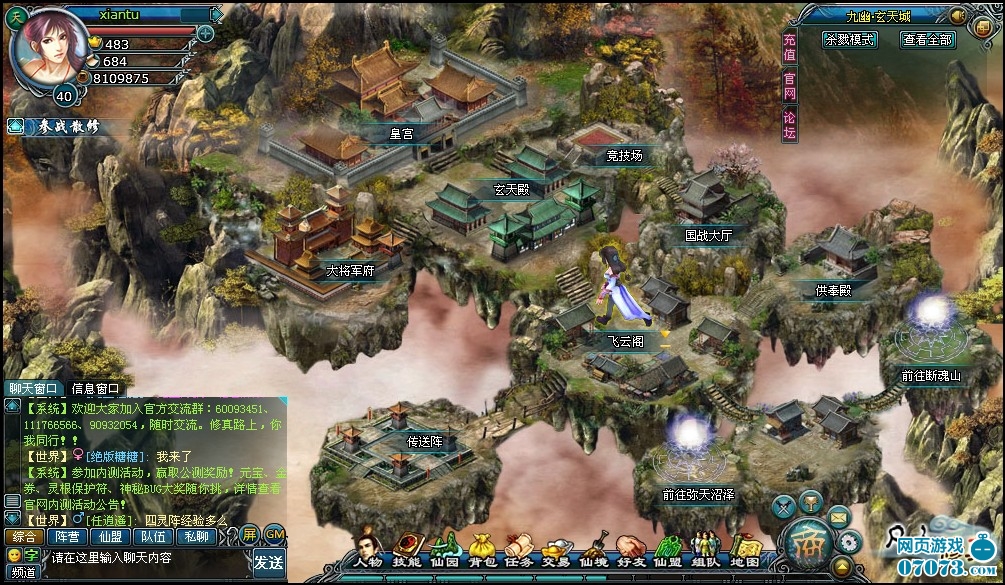Image resolution: width=1005 pixels, height=585 pixels.
Task: Open the 交易 trade window
Action: (556, 549)
